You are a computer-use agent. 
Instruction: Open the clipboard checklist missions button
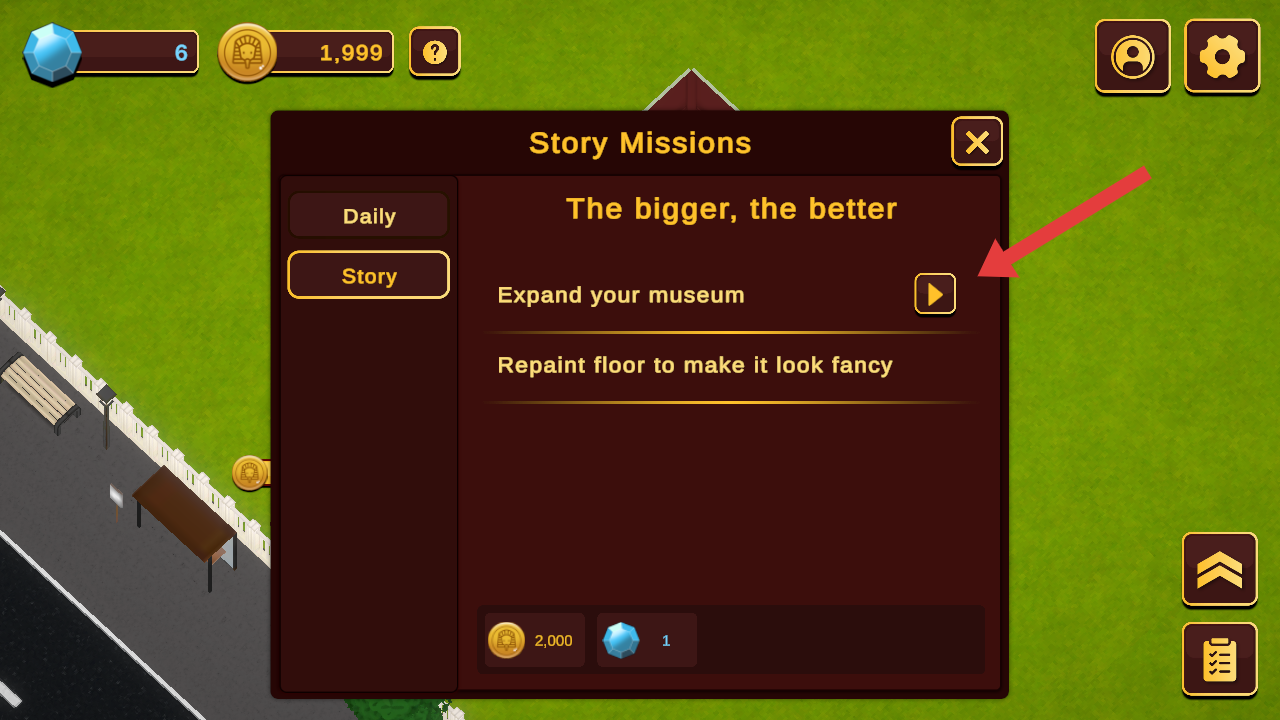click(x=1220, y=659)
